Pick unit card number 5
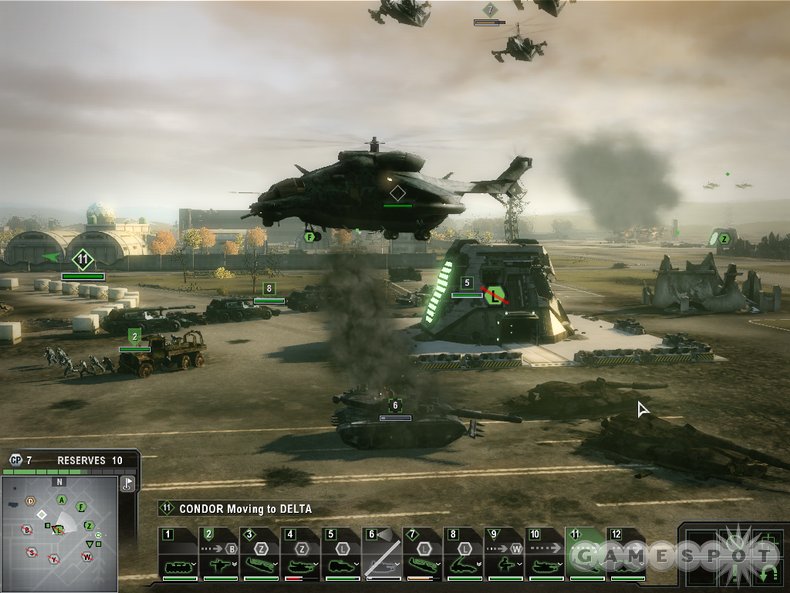 pyautogui.click(x=341, y=555)
